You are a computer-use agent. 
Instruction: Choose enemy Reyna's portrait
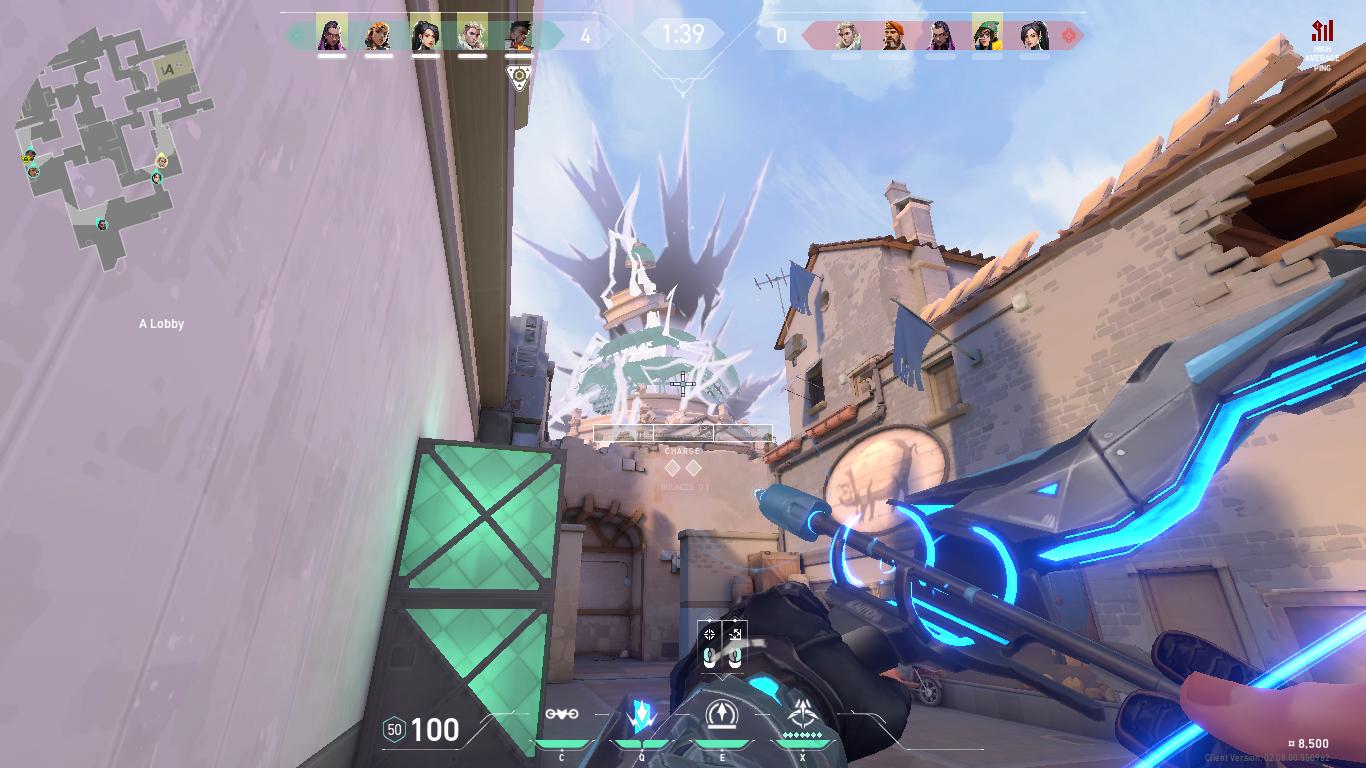pyautogui.click(x=940, y=36)
